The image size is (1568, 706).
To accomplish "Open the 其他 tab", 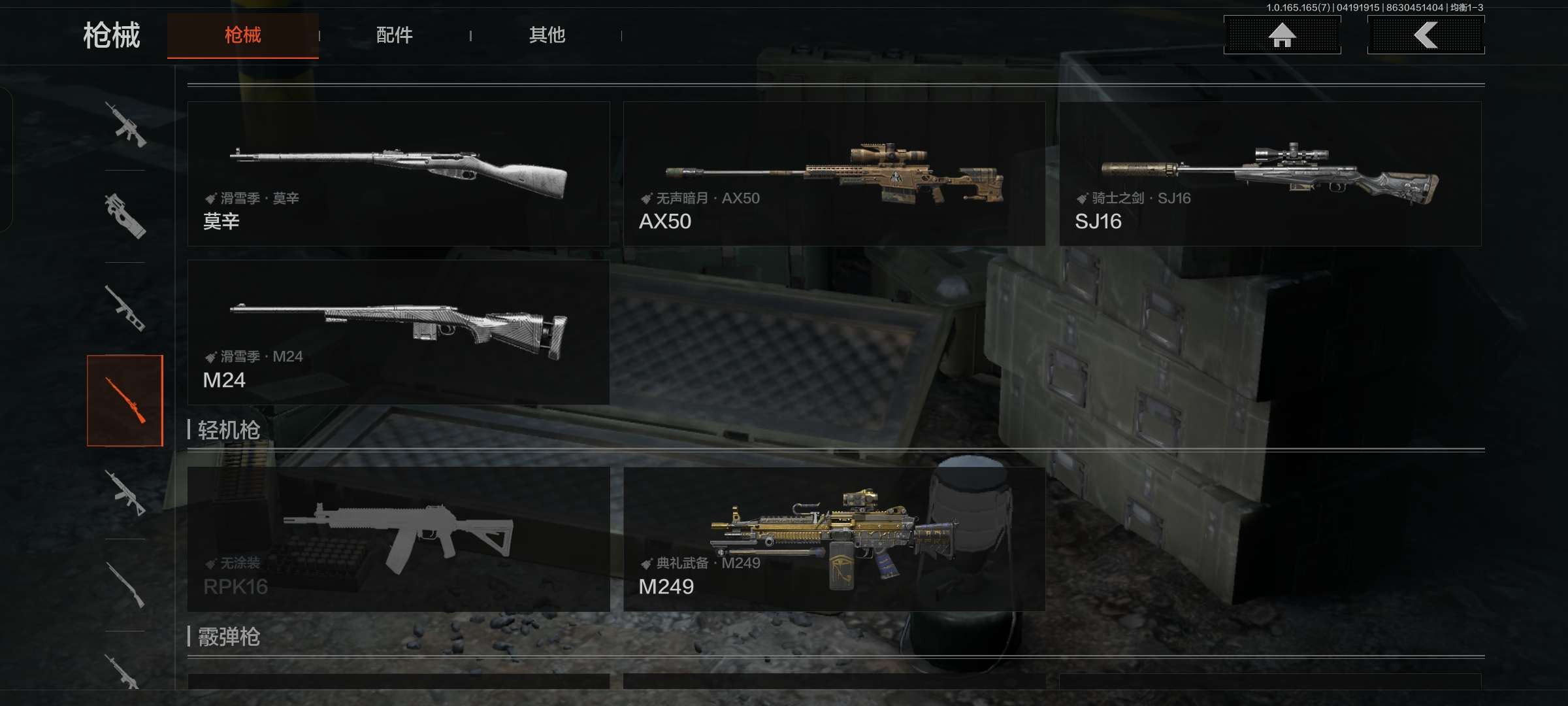I will [x=547, y=35].
